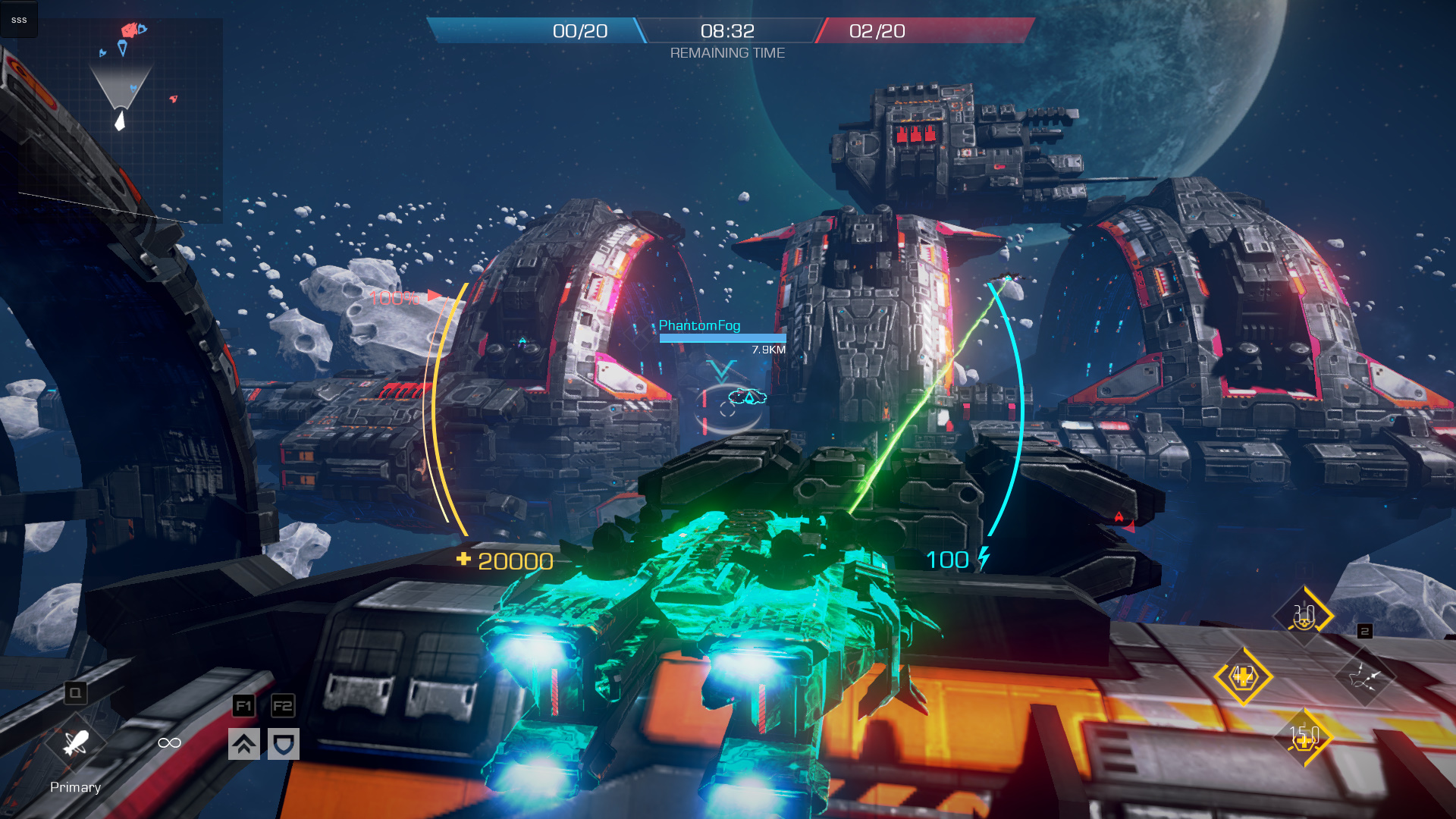This screenshot has height=819, width=1456.
Task: Toggle the F1 afterburner chevron toggle
Action: coord(243,745)
